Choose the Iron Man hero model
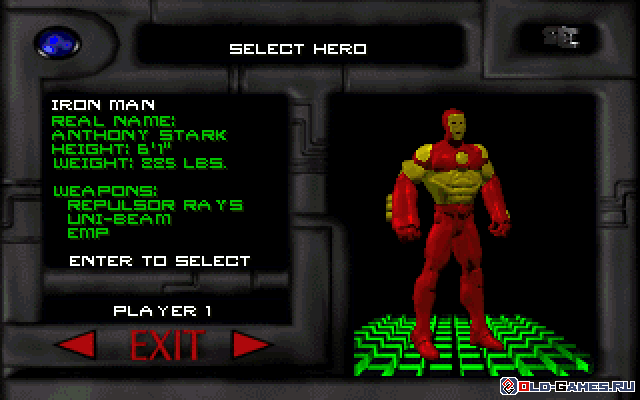Image resolution: width=640 pixels, height=400 pixels. coord(448,222)
